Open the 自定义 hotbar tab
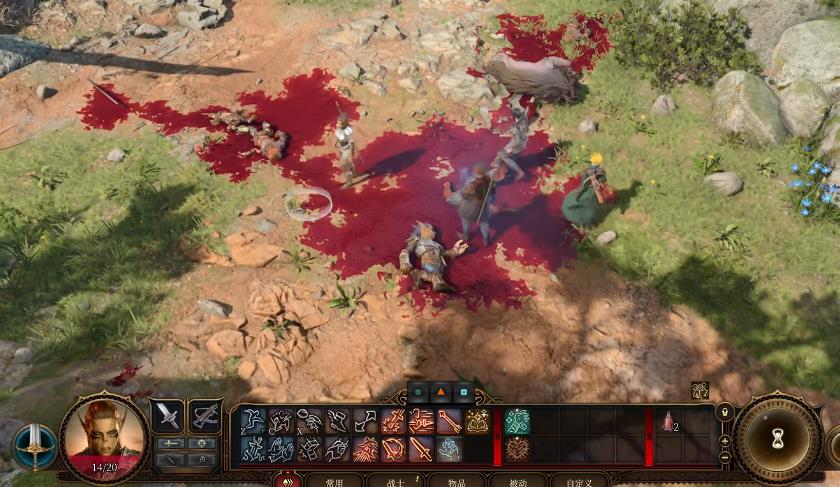This screenshot has height=487, width=840. 579,481
